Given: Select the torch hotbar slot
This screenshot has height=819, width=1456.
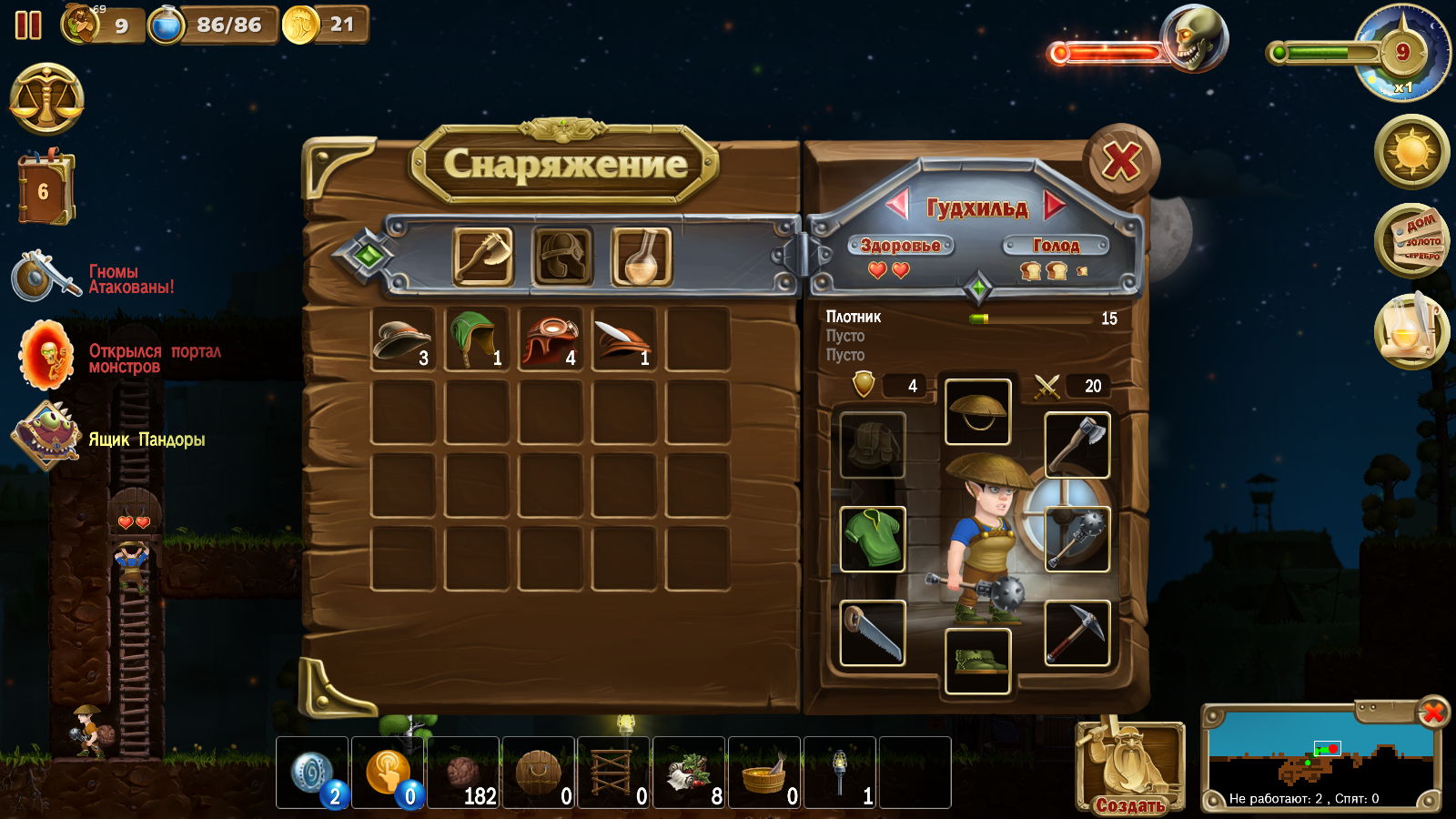Looking at the screenshot, I should tap(840, 773).
